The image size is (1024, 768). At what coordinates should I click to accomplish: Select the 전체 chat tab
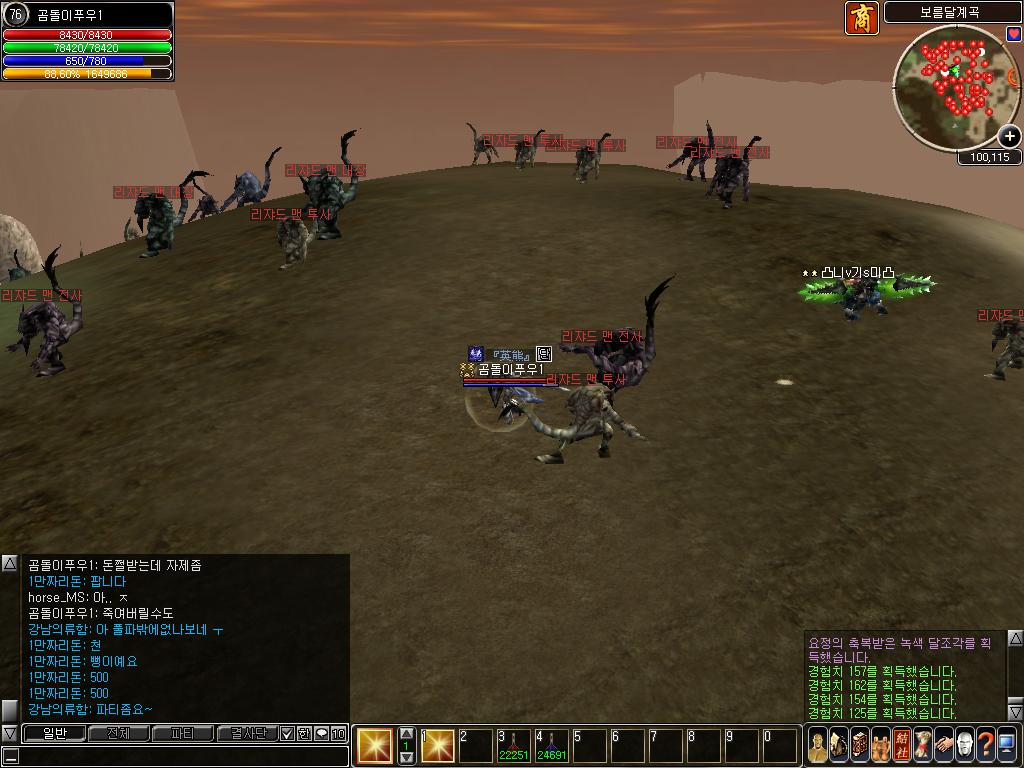pos(118,734)
